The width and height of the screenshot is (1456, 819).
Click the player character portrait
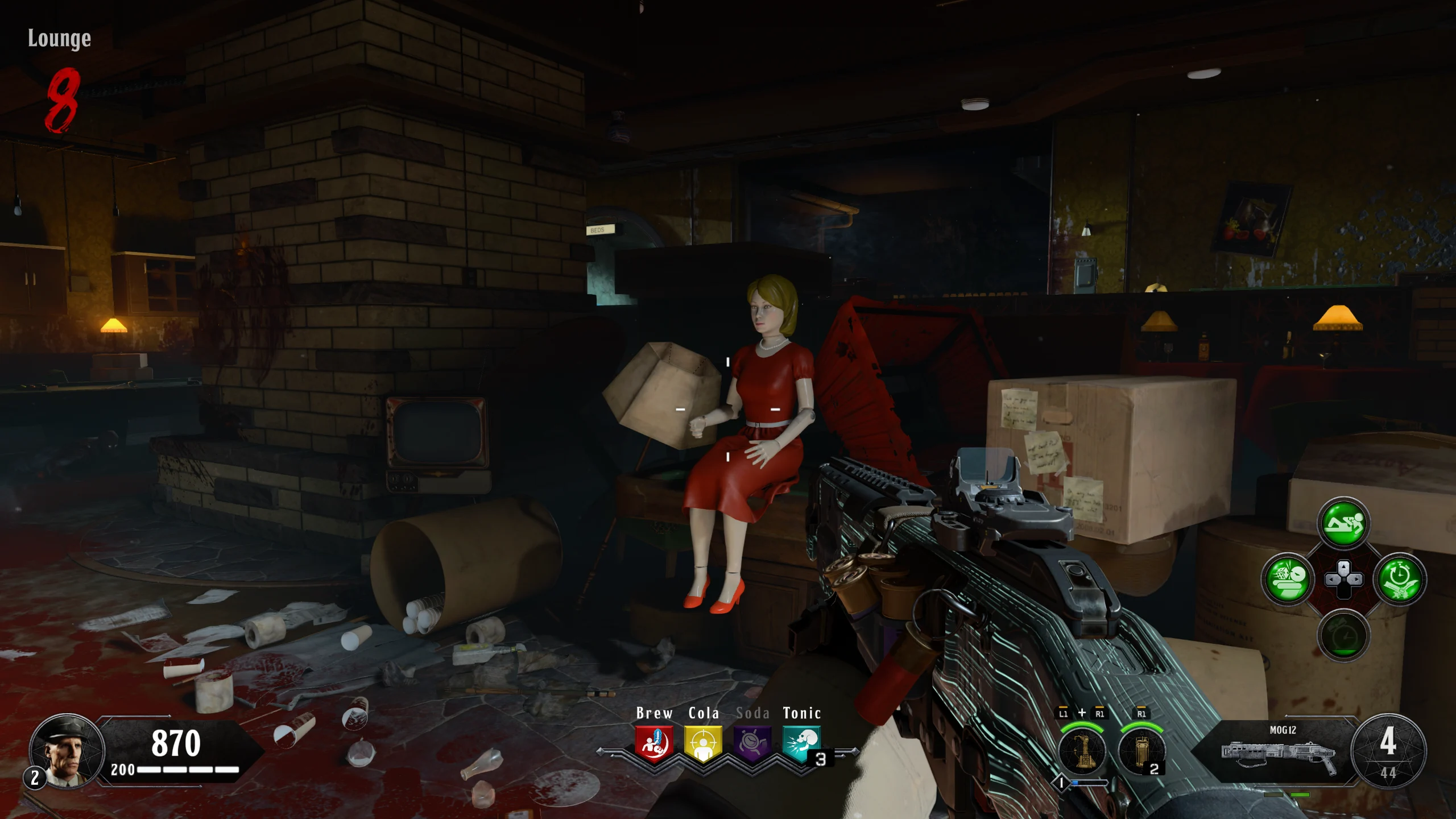pos(67,751)
